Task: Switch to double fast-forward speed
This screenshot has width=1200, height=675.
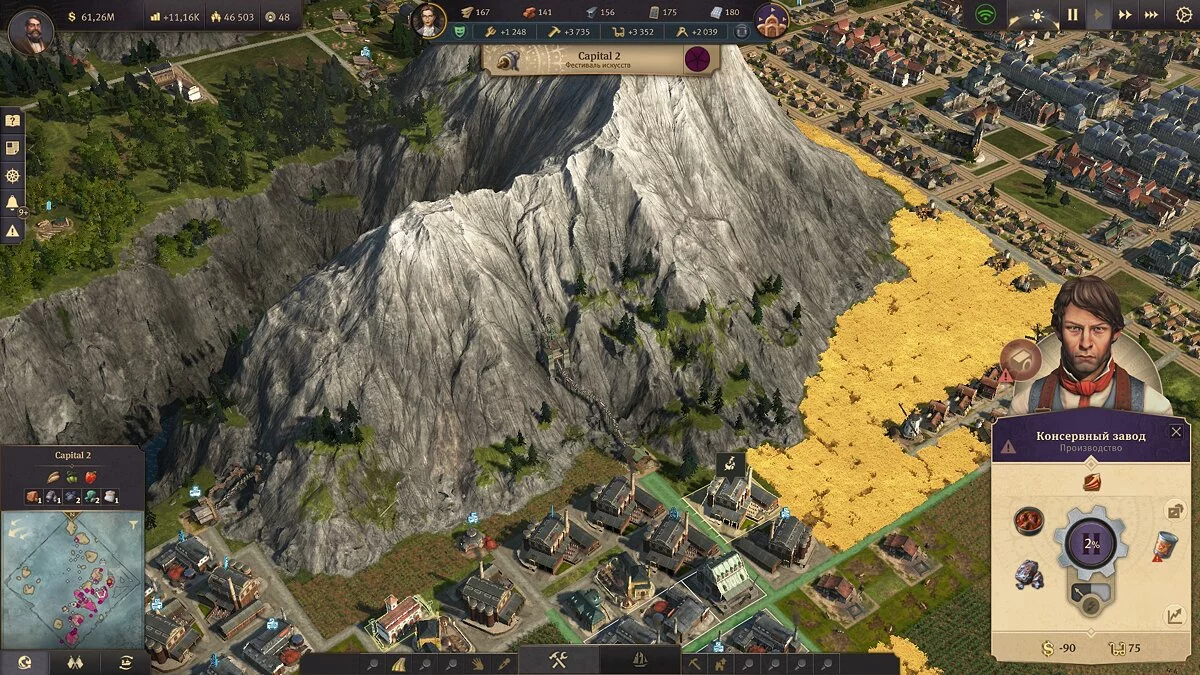Action: coord(1126,15)
